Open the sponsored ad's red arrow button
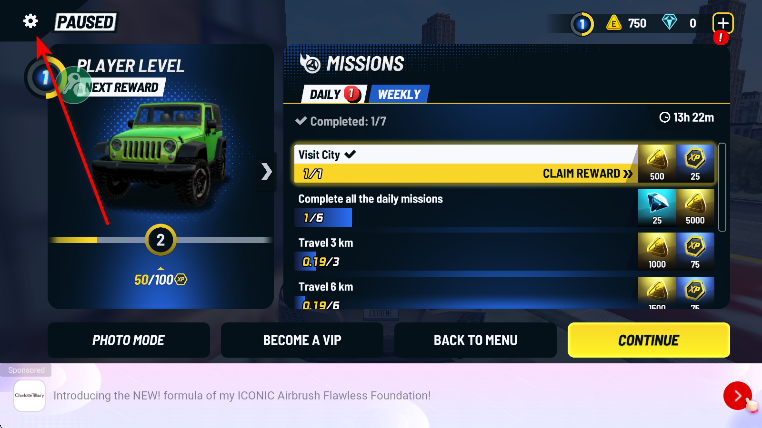This screenshot has width=762, height=428. pyautogui.click(x=737, y=396)
